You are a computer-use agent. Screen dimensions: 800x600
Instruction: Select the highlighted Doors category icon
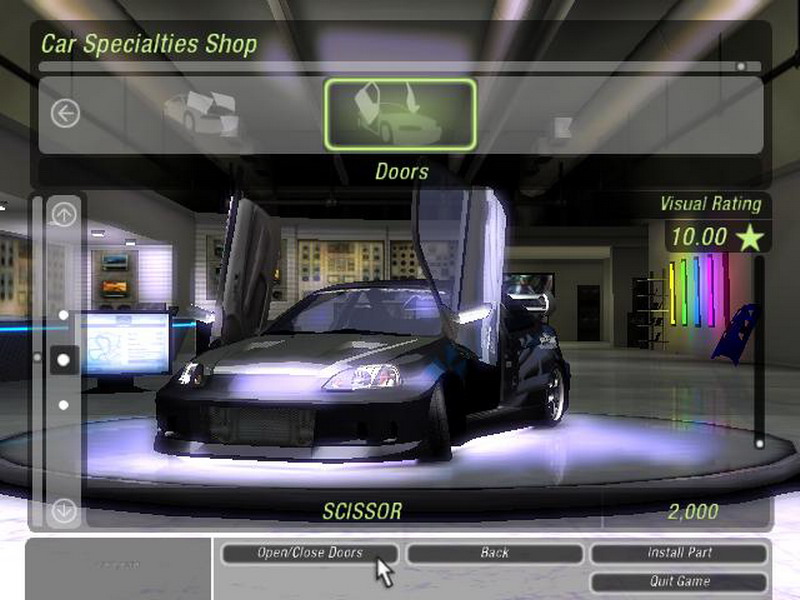pyautogui.click(x=400, y=114)
